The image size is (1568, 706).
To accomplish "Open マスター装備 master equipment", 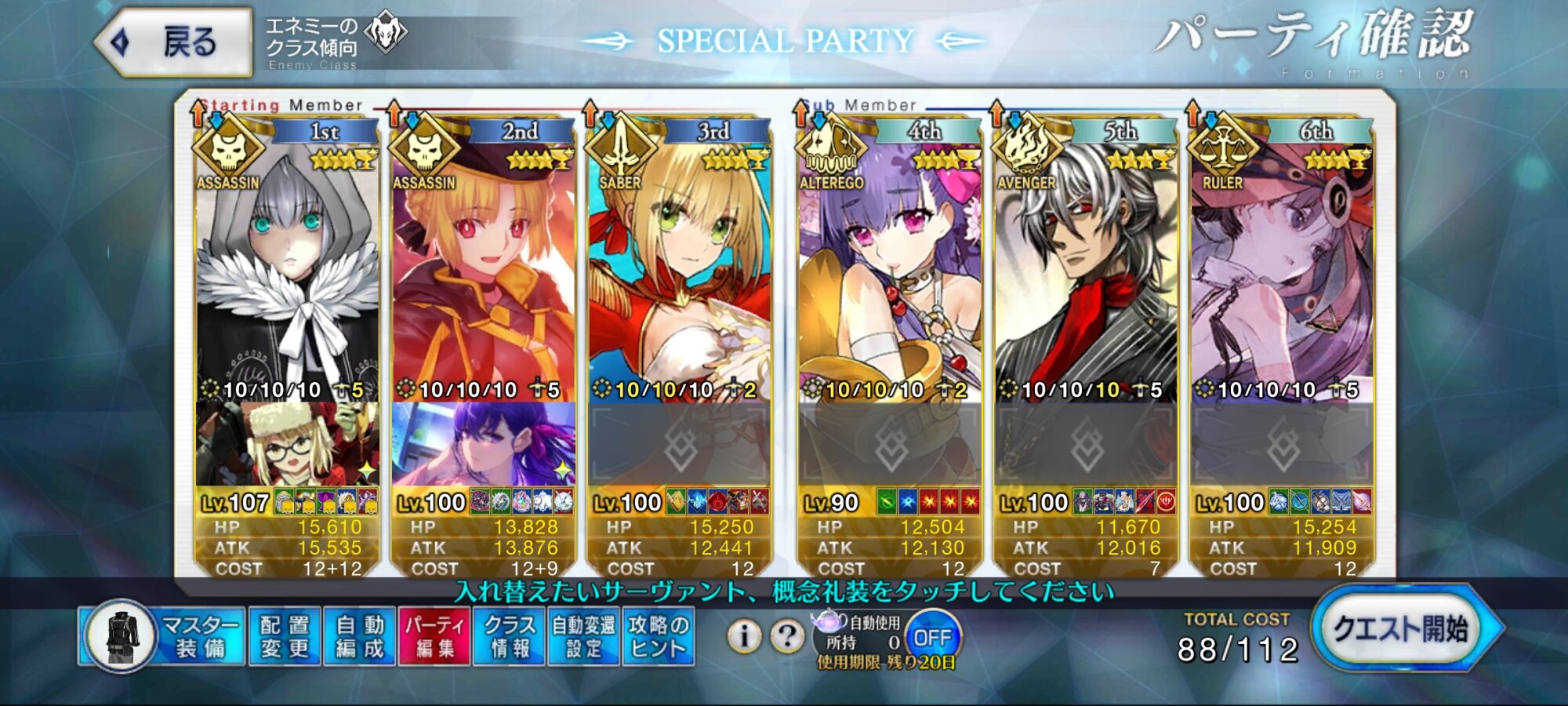I will [x=163, y=636].
